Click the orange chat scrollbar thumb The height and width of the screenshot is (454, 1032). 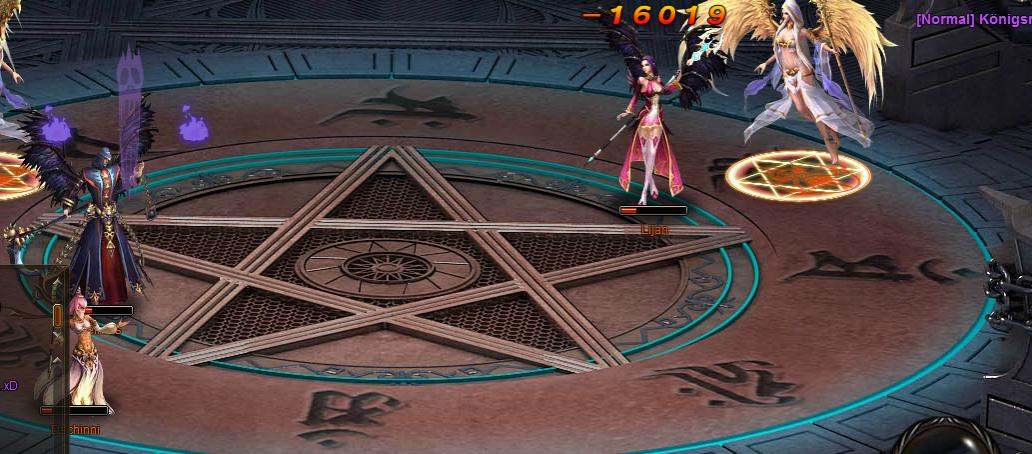58,316
